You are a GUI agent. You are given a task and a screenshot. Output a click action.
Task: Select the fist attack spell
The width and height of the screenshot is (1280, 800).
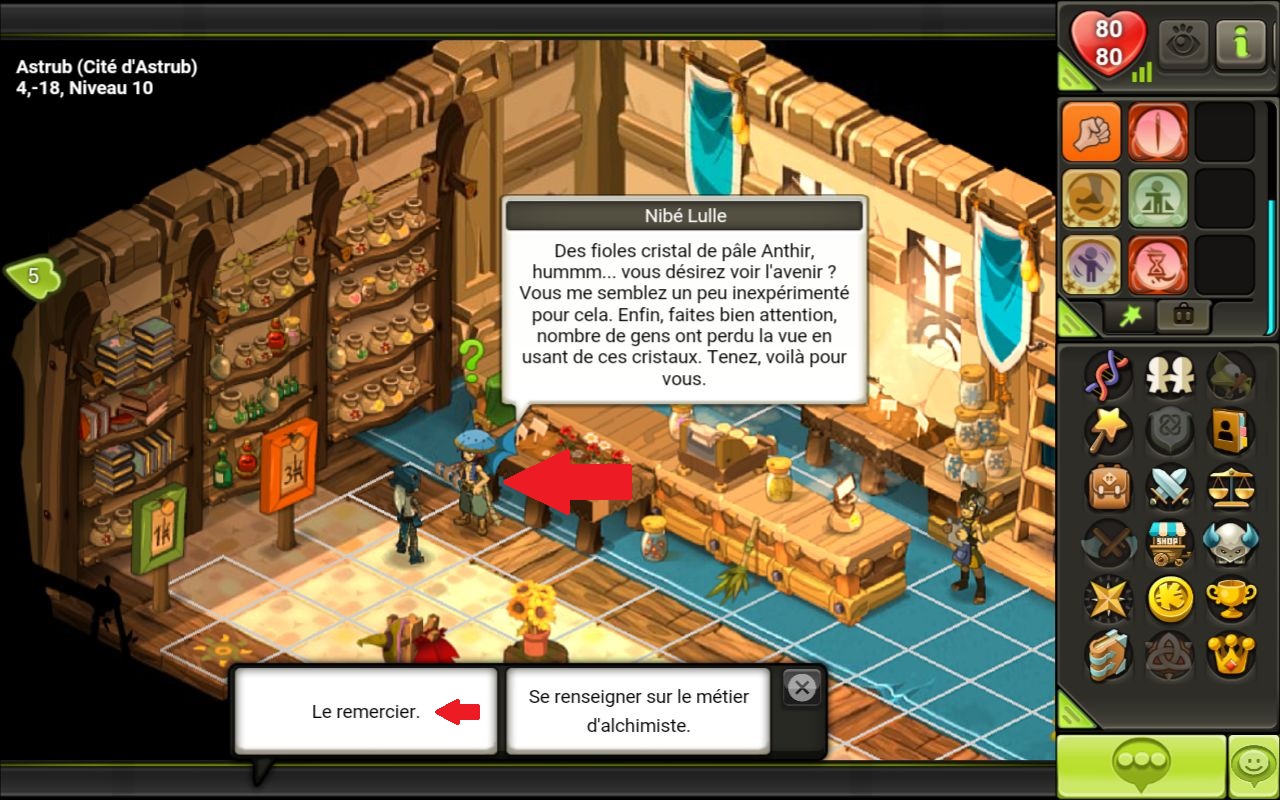tap(1091, 133)
